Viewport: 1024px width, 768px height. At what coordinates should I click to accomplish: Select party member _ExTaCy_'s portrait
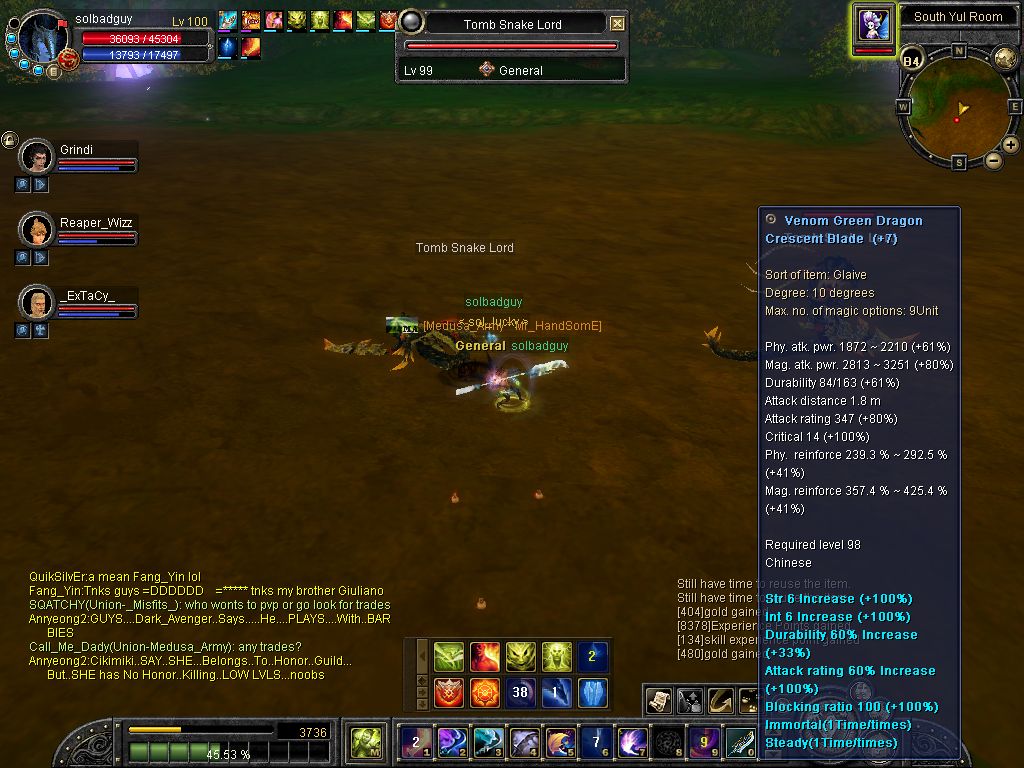tap(36, 302)
